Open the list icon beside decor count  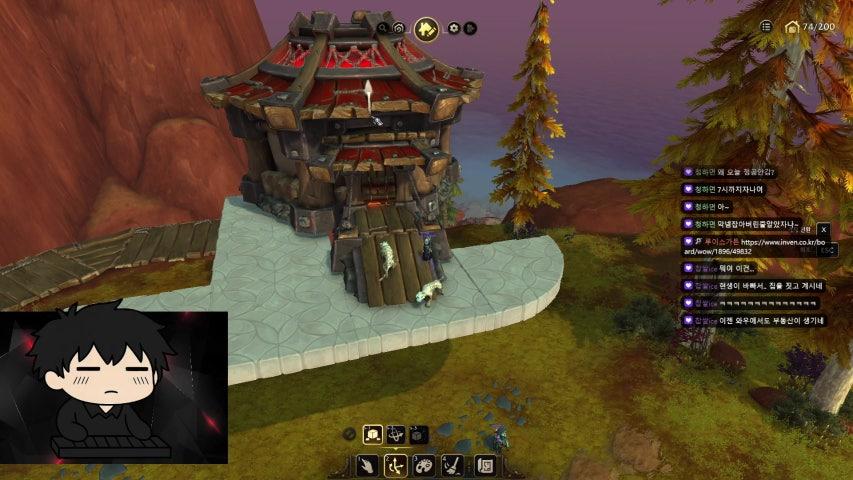pos(766,27)
